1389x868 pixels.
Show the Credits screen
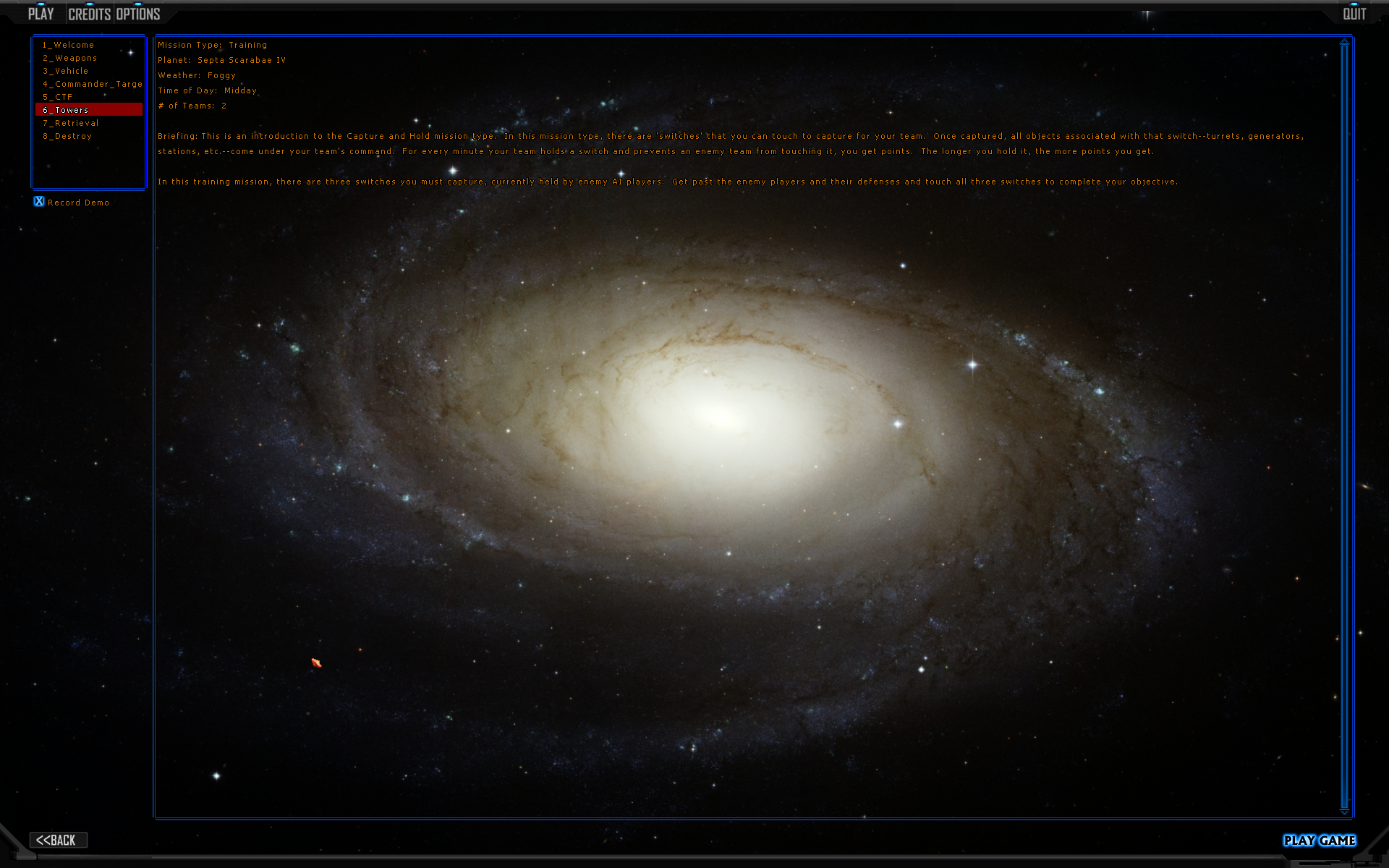[x=89, y=14]
